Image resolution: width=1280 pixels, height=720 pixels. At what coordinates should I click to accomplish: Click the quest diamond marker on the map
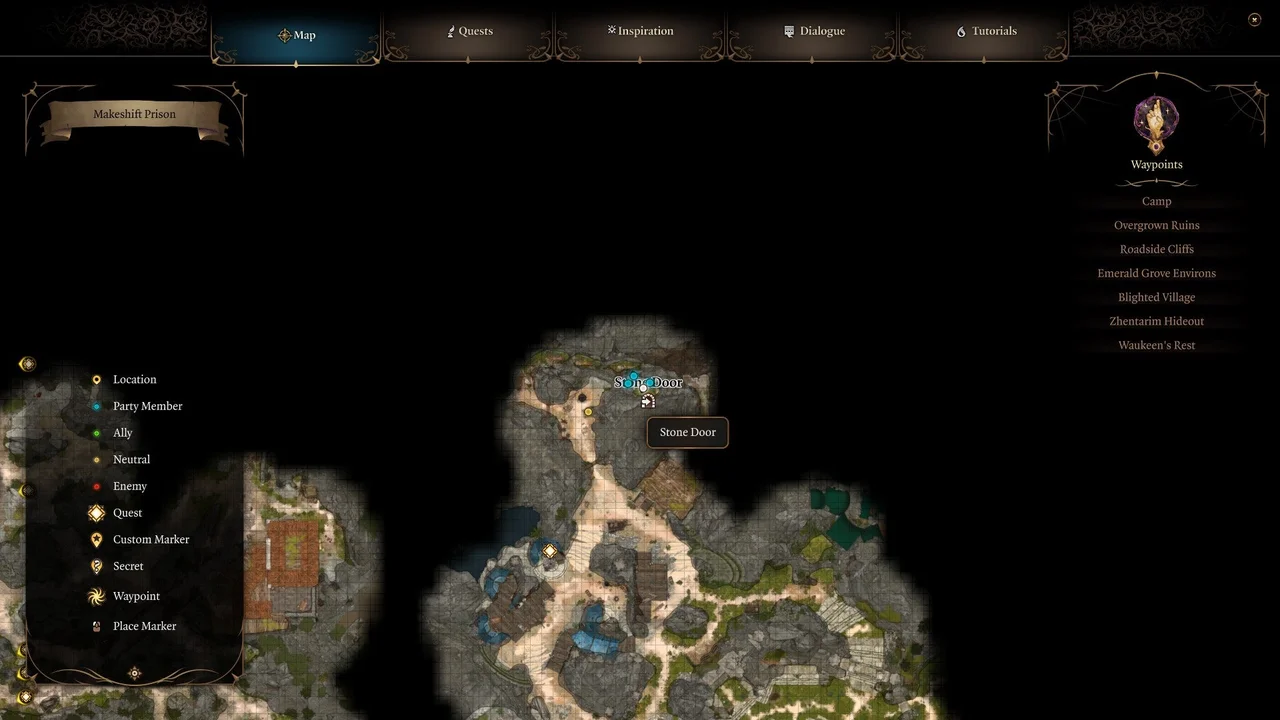pos(549,550)
